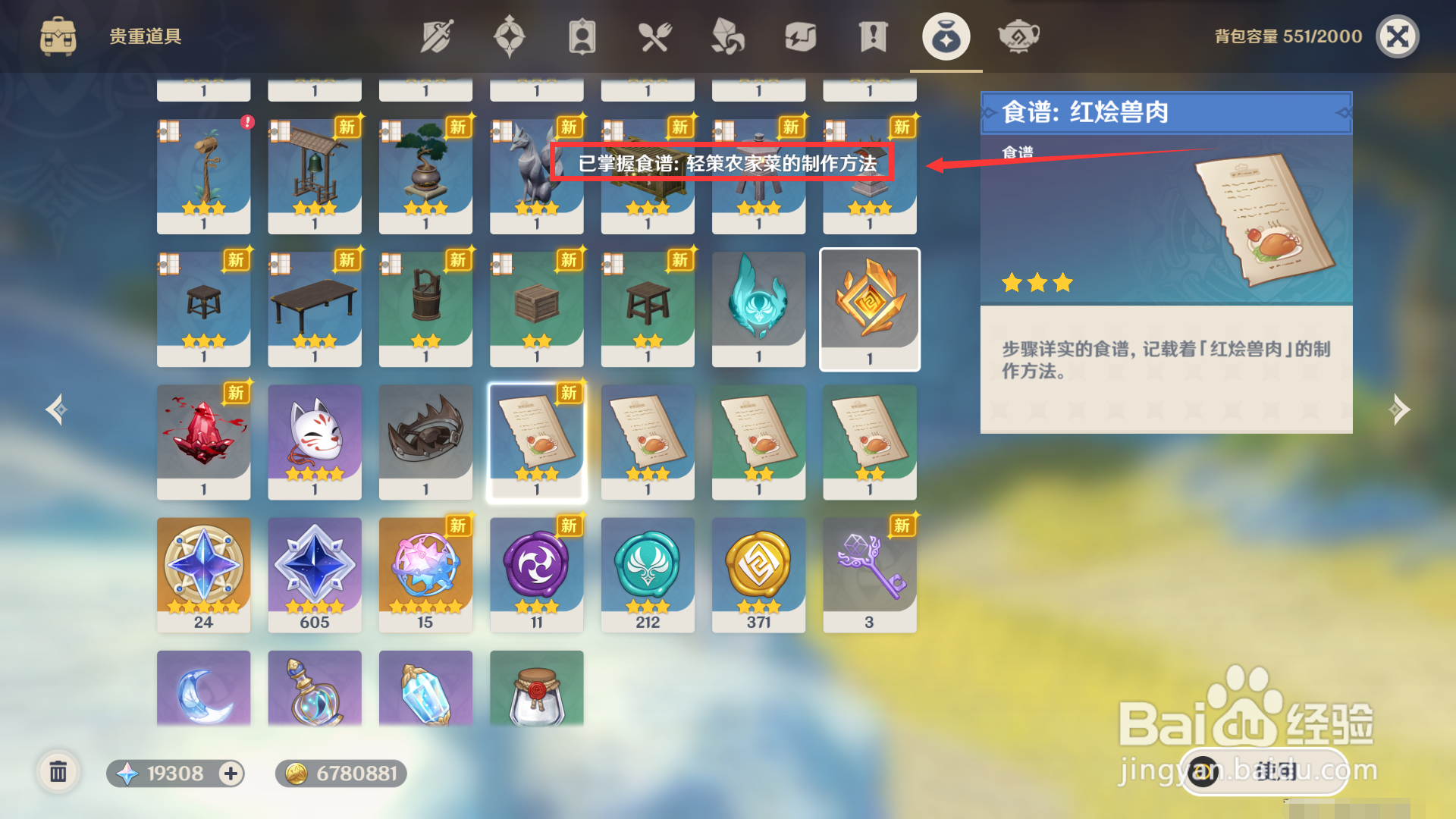The width and height of the screenshot is (1456, 819).
Task: Click the backpack icon beside 贵重道具
Action: click(58, 35)
